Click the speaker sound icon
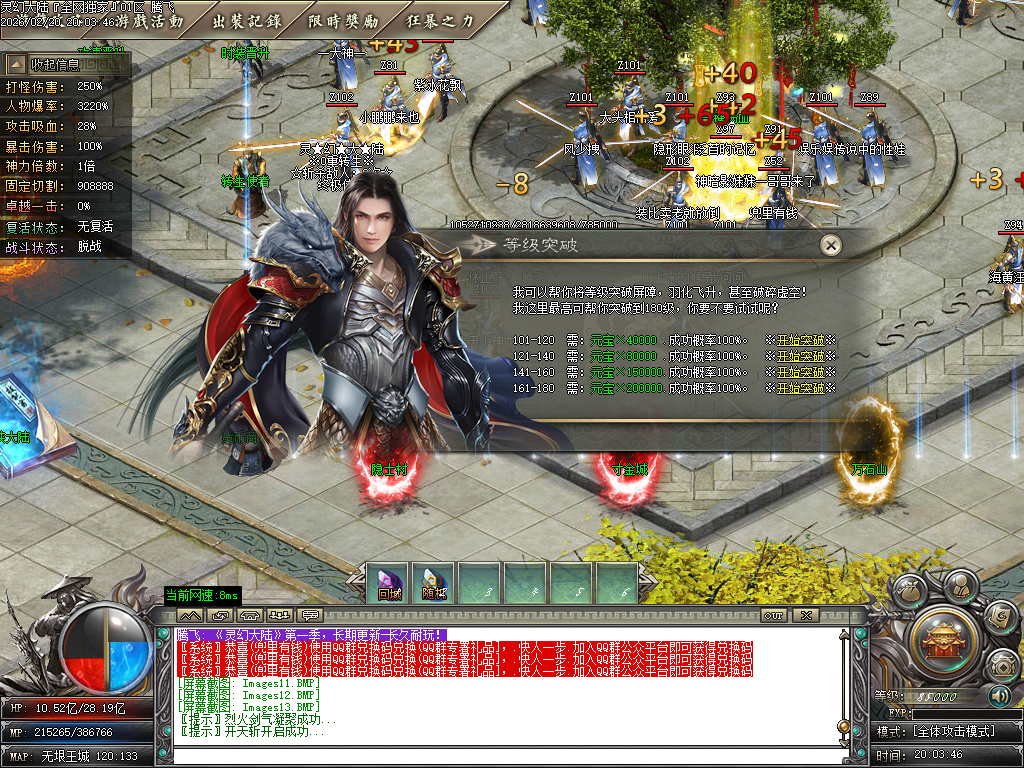 [x=999, y=696]
